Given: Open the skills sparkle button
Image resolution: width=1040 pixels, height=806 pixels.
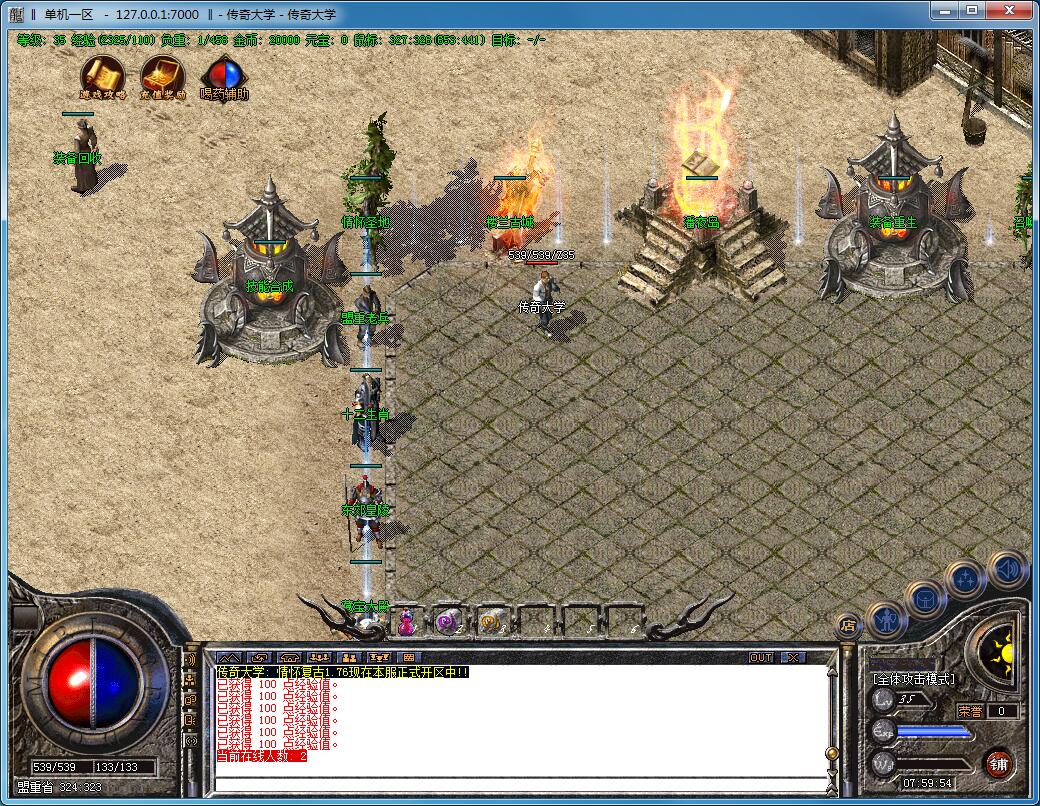Looking at the screenshot, I should 966,578.
